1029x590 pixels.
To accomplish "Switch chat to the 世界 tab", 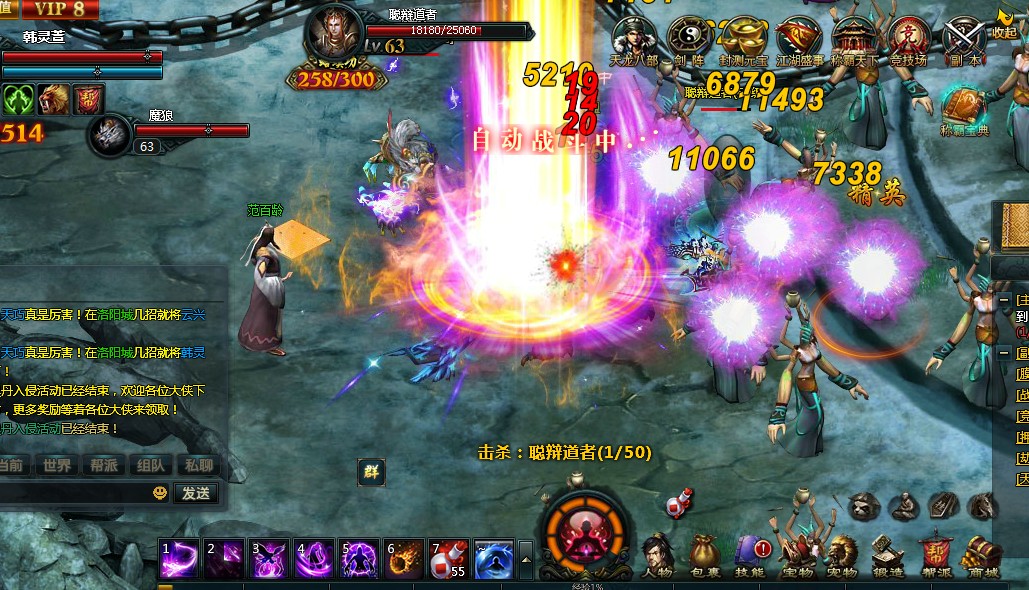I will [58, 465].
